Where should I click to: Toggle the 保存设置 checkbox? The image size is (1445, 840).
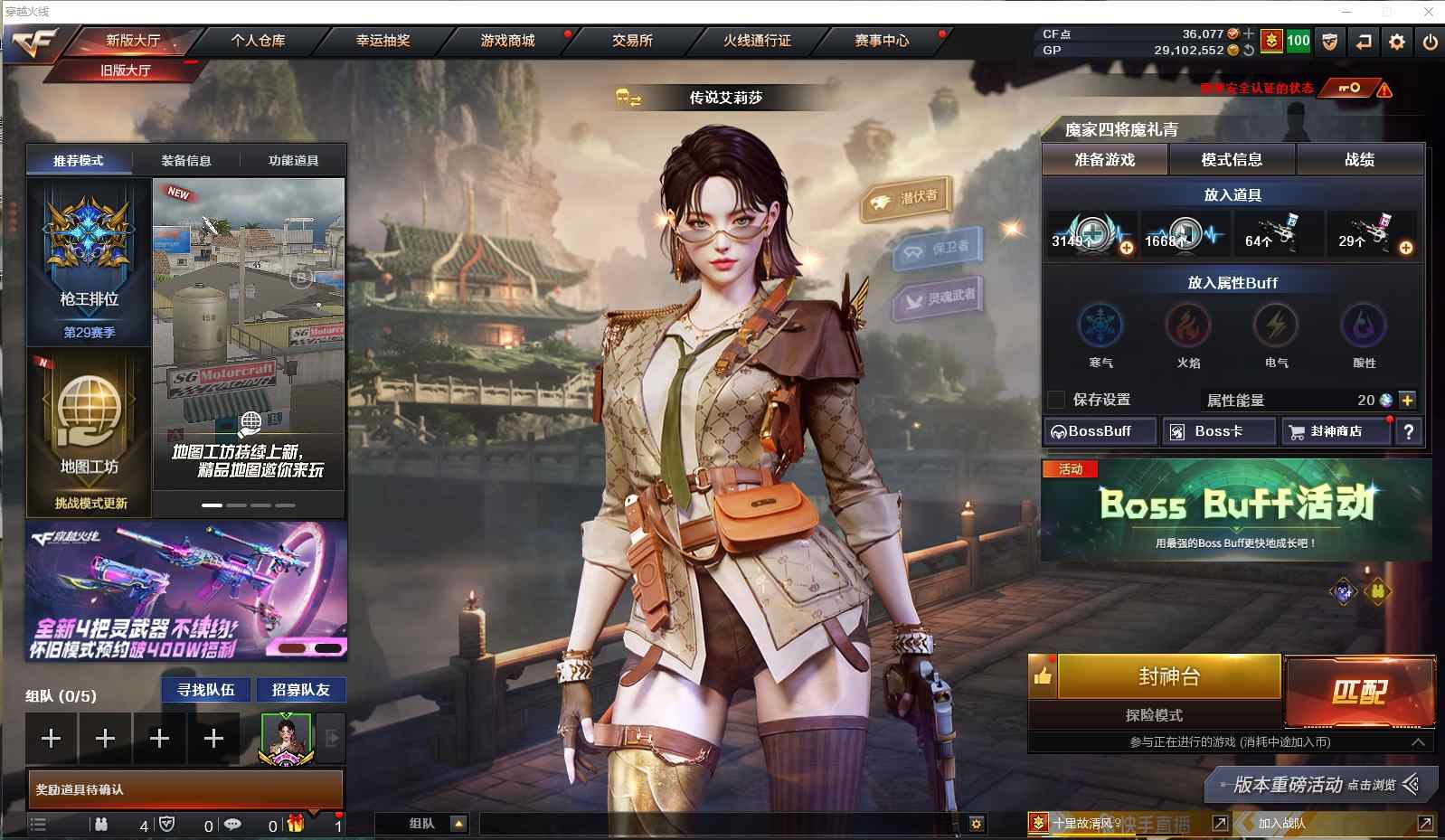[x=1056, y=400]
